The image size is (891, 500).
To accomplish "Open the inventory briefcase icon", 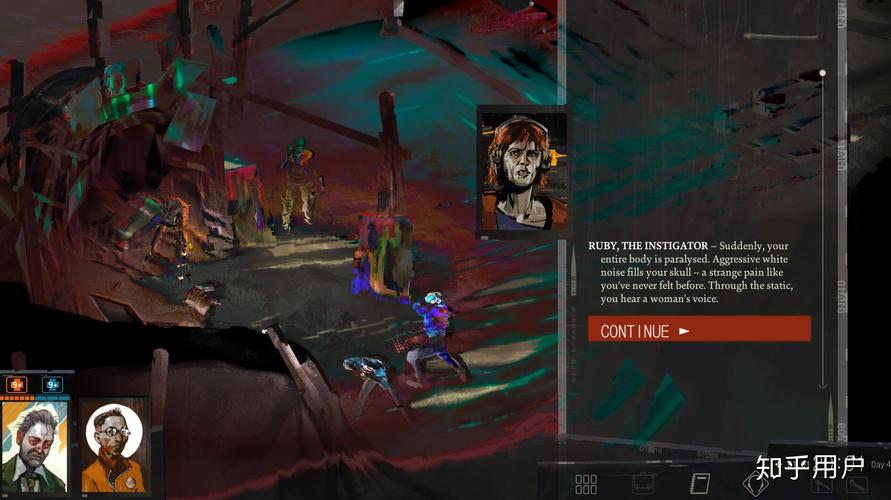I will tap(643, 484).
